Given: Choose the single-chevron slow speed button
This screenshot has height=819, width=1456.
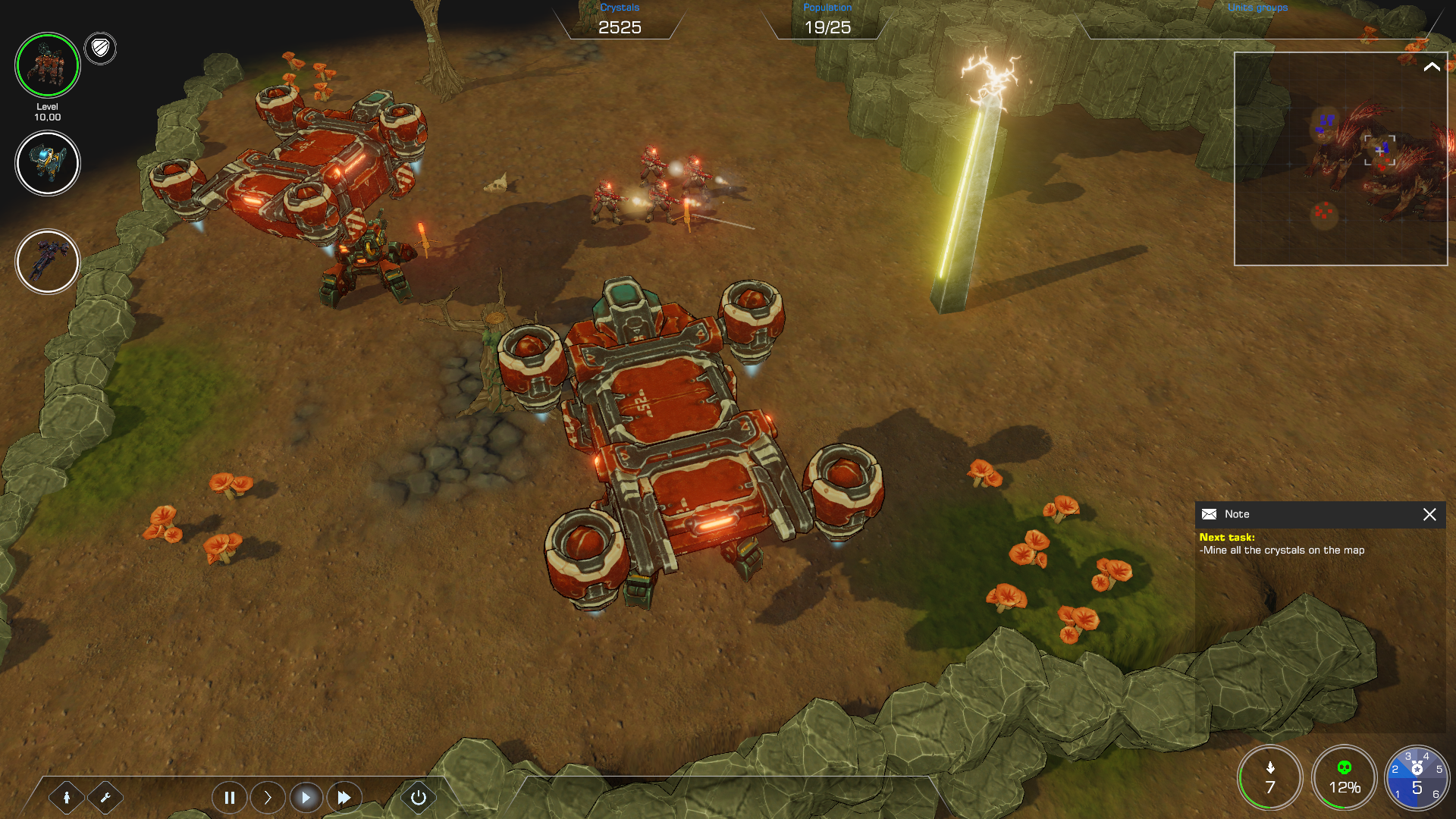Looking at the screenshot, I should [x=268, y=797].
